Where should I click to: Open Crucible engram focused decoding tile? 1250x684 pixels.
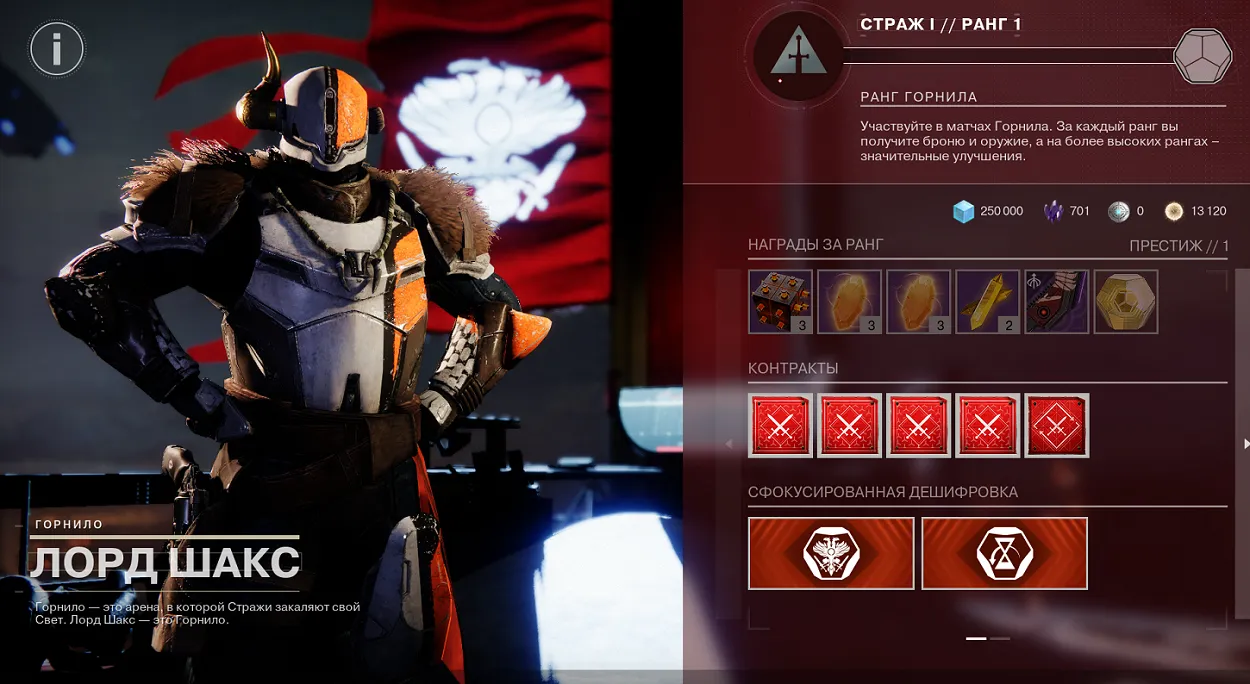coord(831,553)
